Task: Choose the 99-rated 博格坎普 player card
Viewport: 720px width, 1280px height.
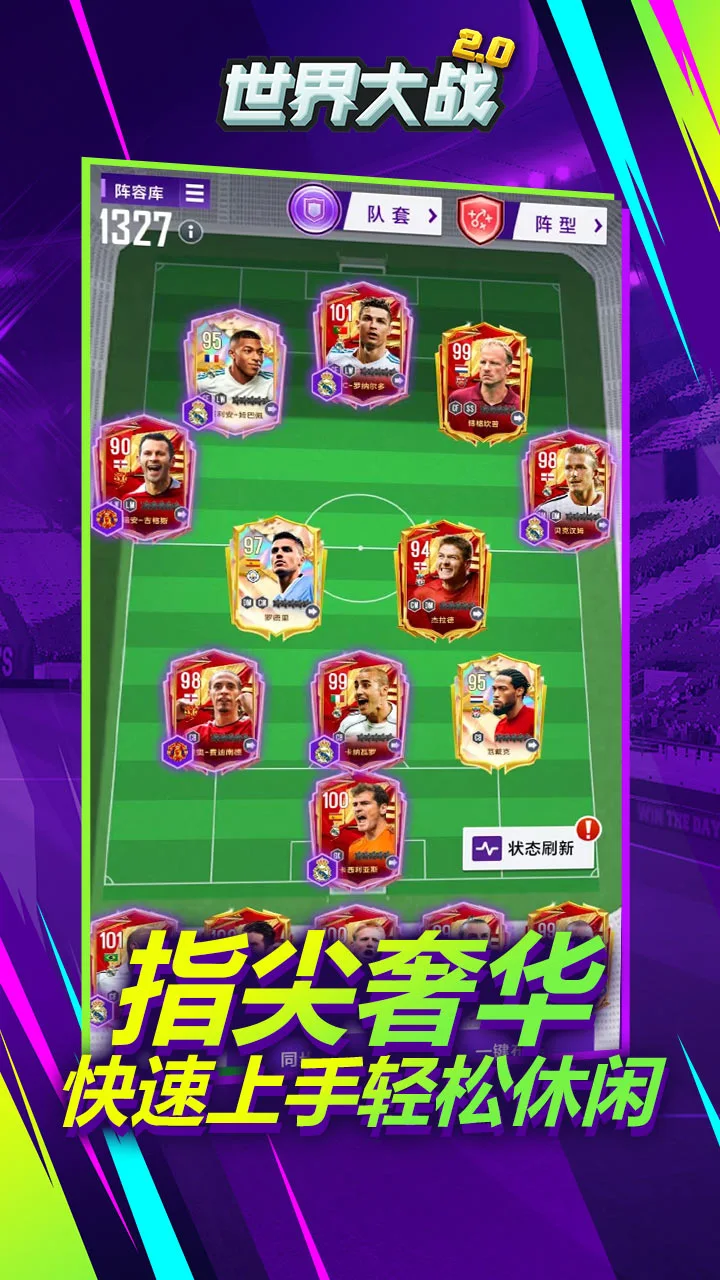Action: (485, 381)
